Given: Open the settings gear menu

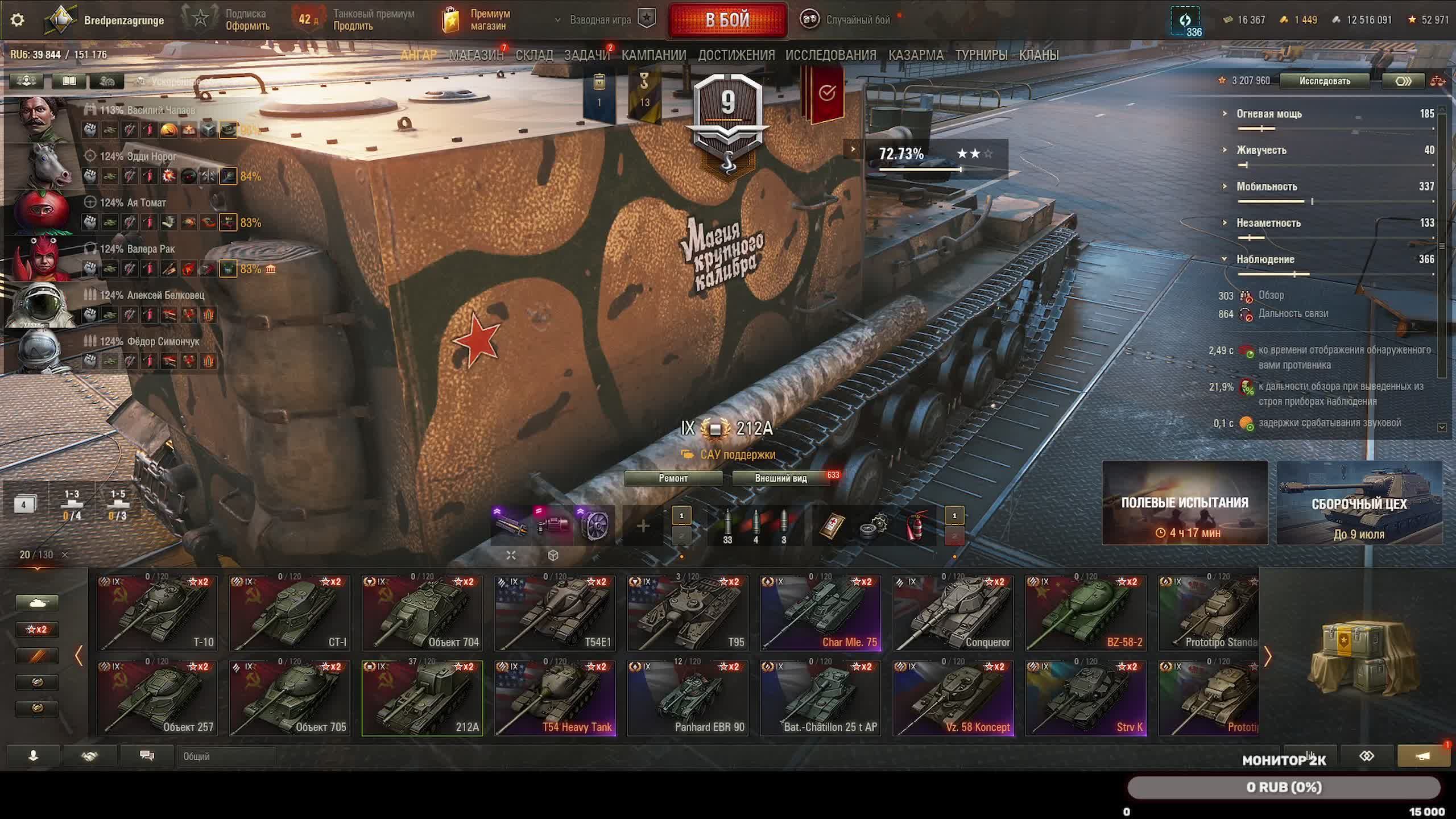Looking at the screenshot, I should pos(18,20).
